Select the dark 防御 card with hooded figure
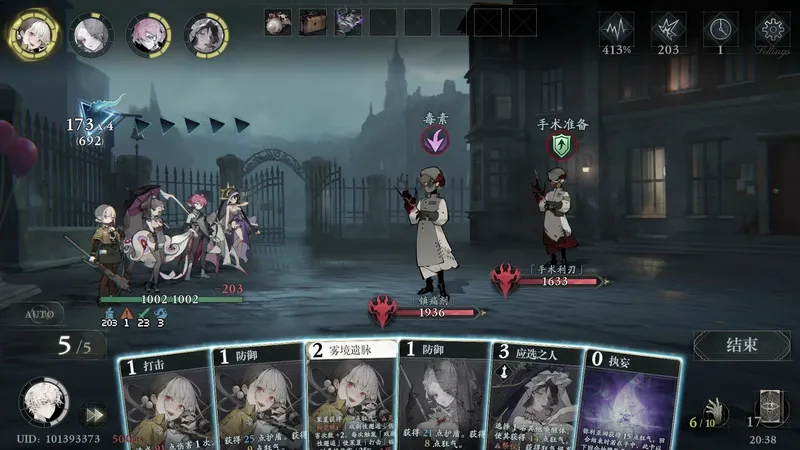Image resolution: width=800 pixels, height=450 pixels. pyautogui.click(x=442, y=400)
